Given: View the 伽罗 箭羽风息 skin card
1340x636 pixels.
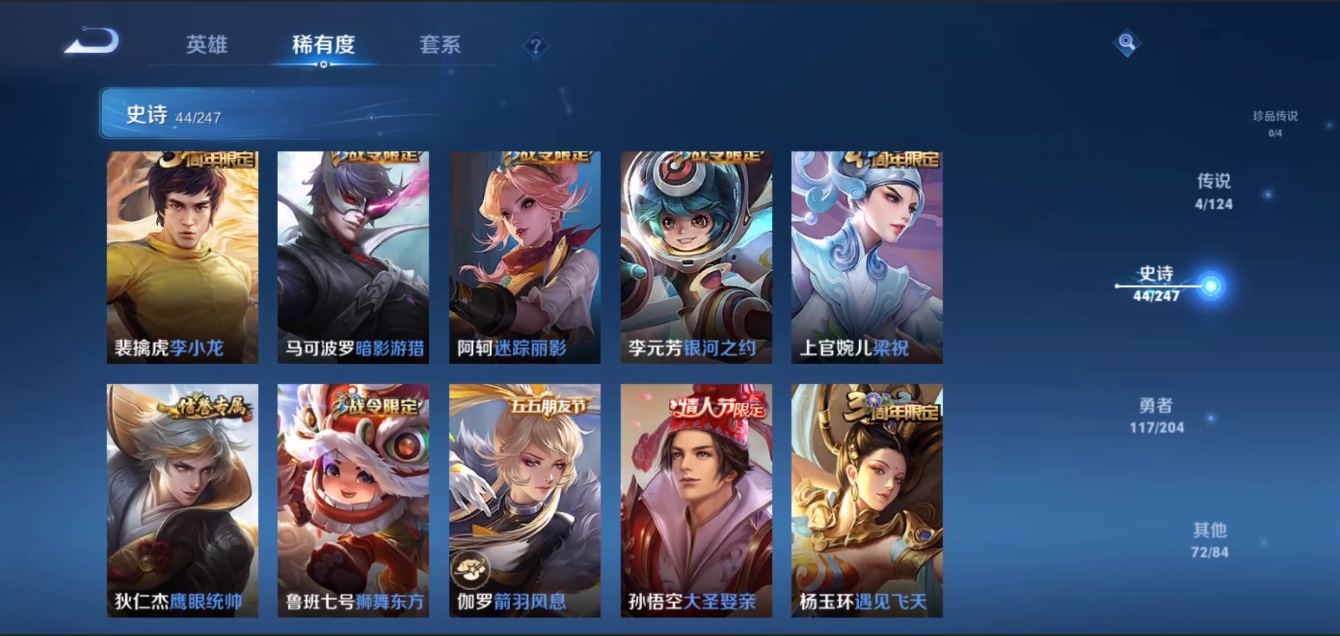Looking at the screenshot, I should [x=525, y=500].
